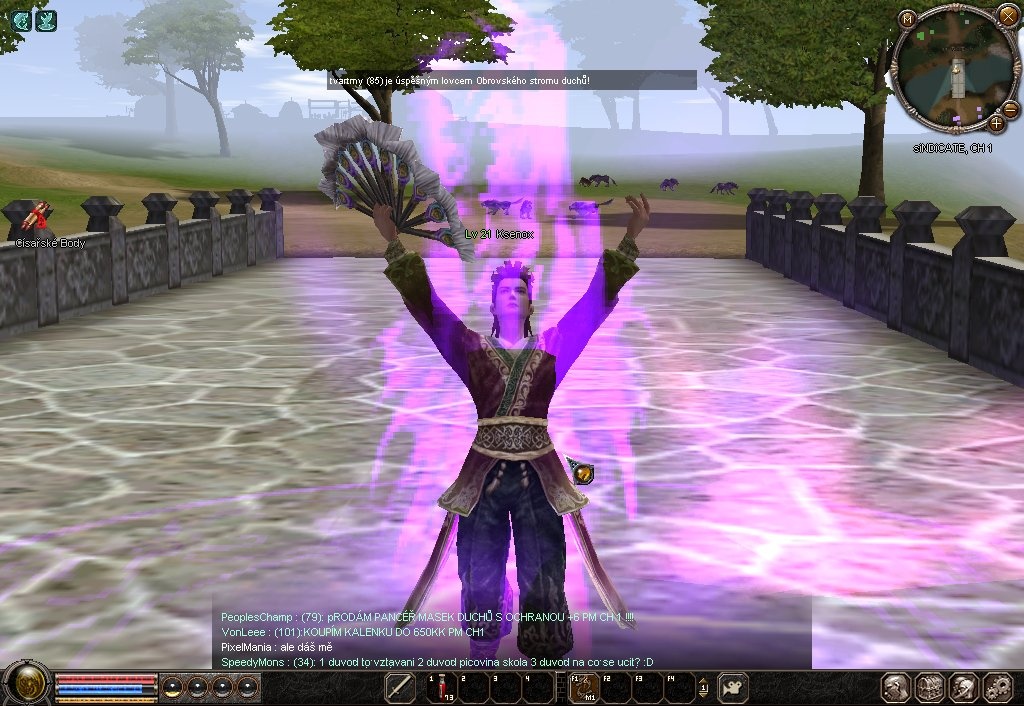Open the messenger friends button
The width and height of the screenshot is (1024, 706).
tap(963, 687)
